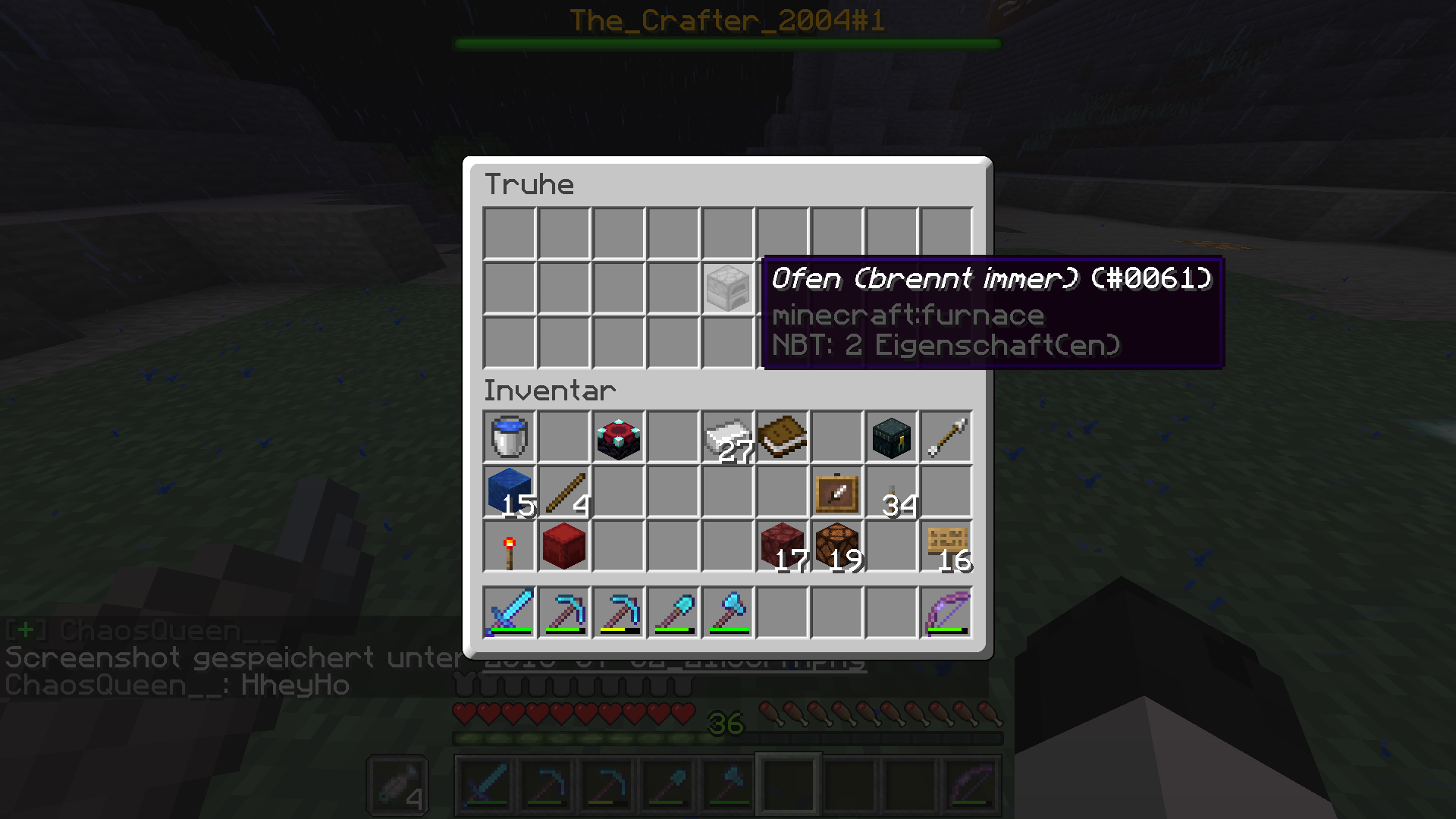
Task: Select the diamond axe
Action: 727,612
